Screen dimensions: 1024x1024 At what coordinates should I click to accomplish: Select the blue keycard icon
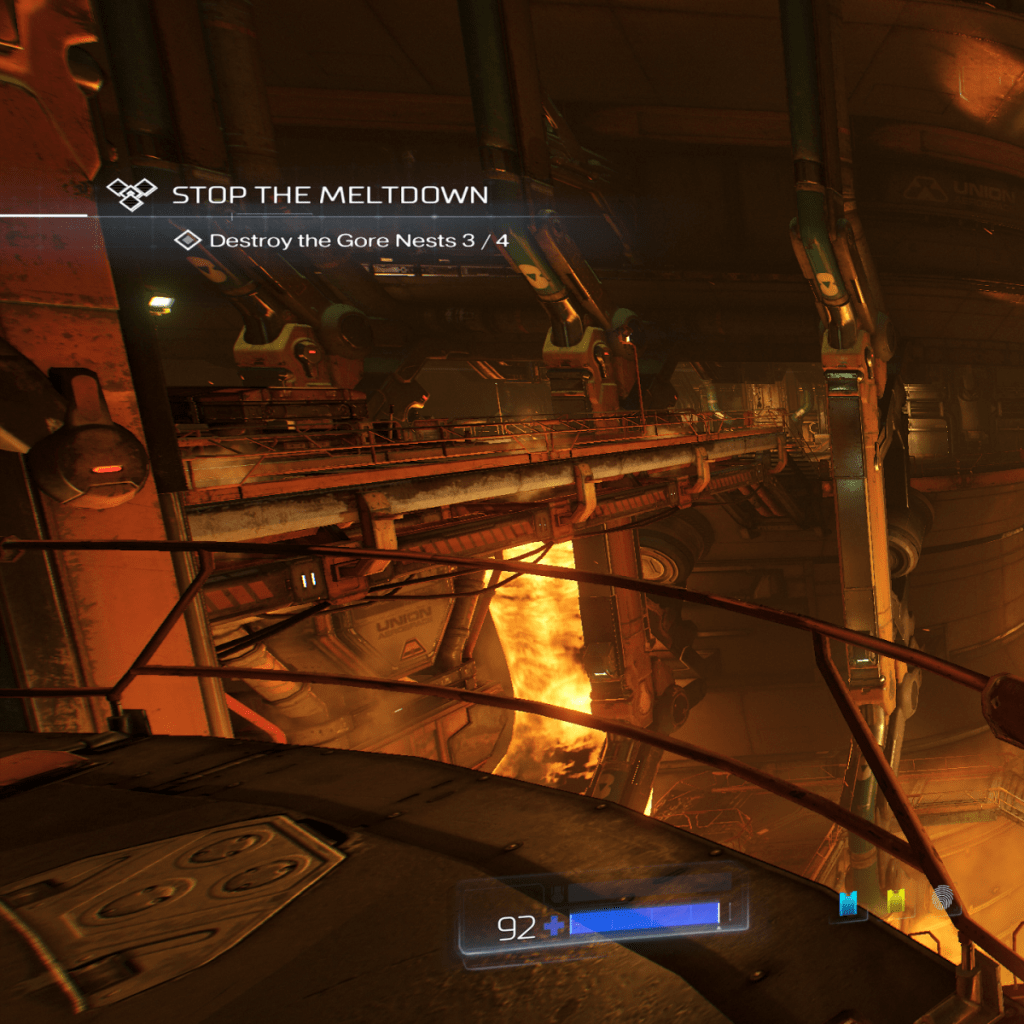[849, 903]
